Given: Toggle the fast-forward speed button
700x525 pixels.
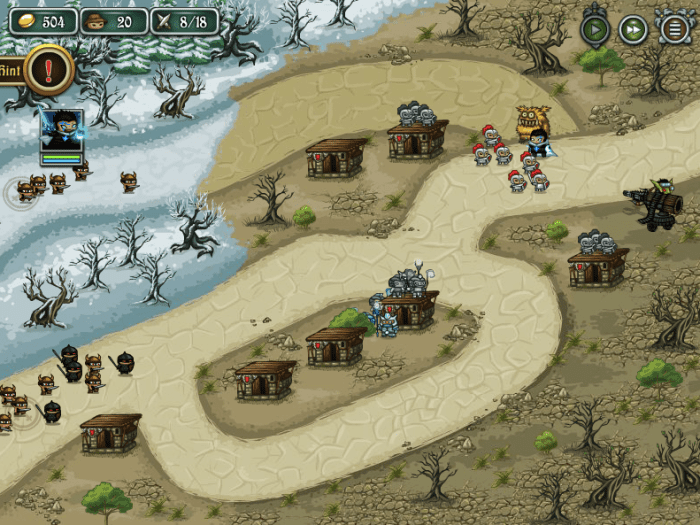Looking at the screenshot, I should pos(633,29).
